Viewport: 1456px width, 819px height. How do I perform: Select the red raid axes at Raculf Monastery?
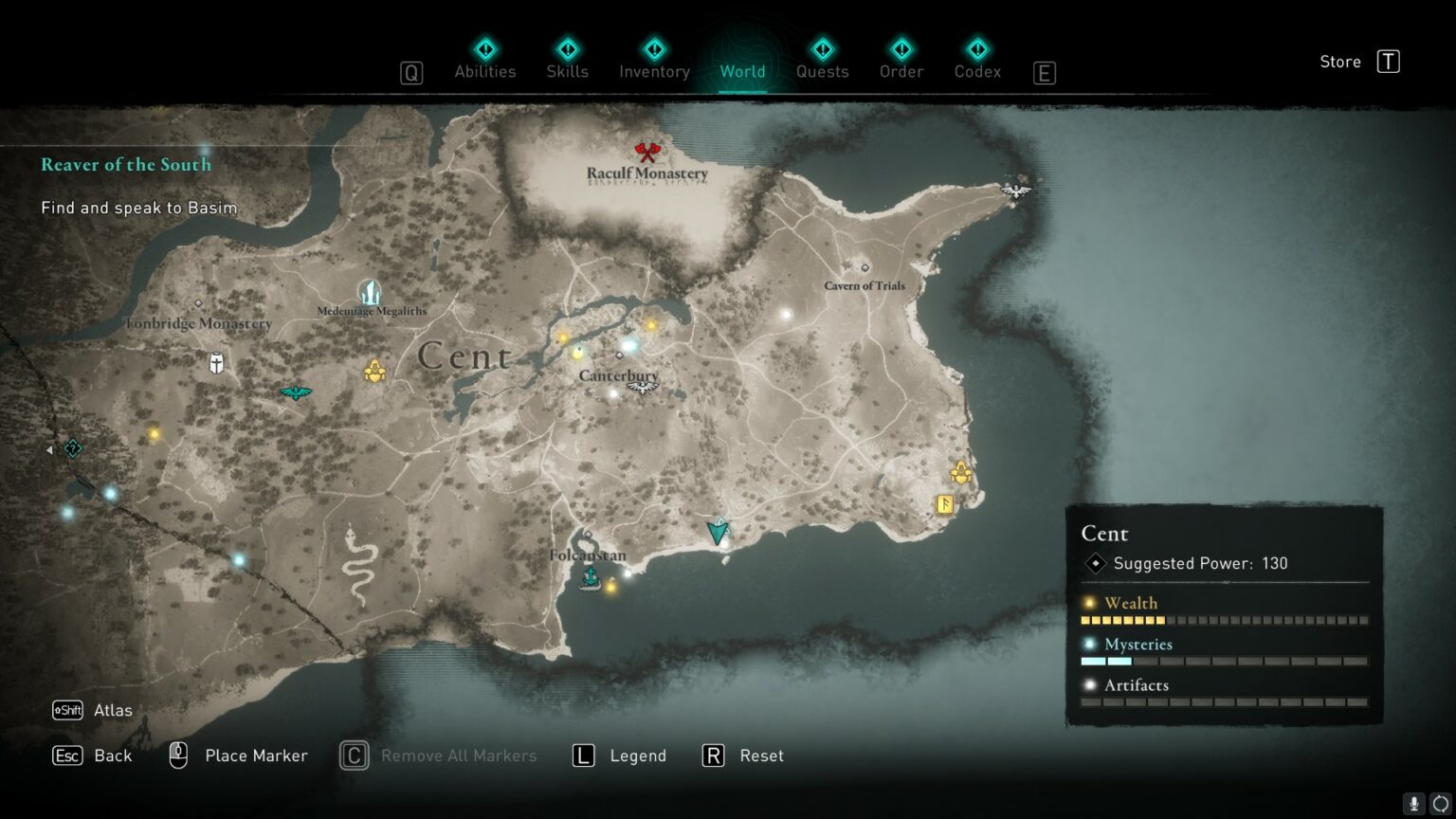pos(647,150)
